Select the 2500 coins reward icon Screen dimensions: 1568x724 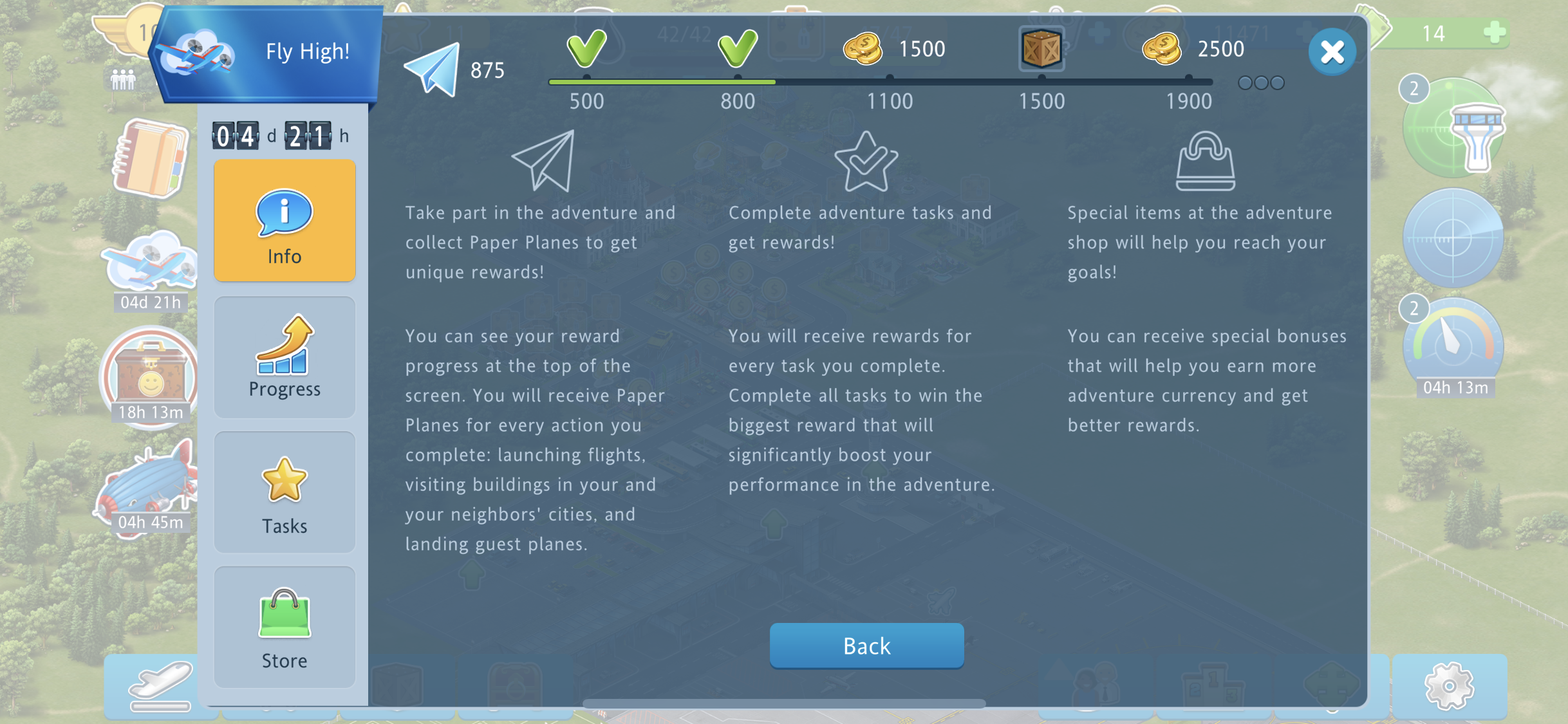[1162, 49]
